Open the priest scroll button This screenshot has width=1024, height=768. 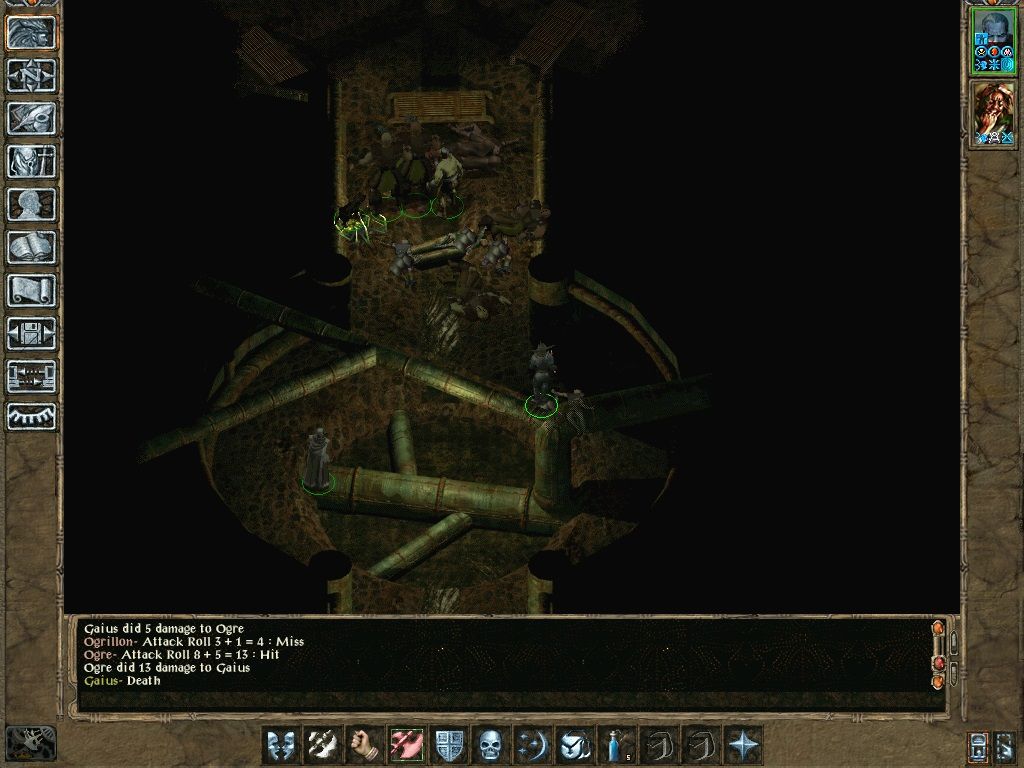coord(32,290)
